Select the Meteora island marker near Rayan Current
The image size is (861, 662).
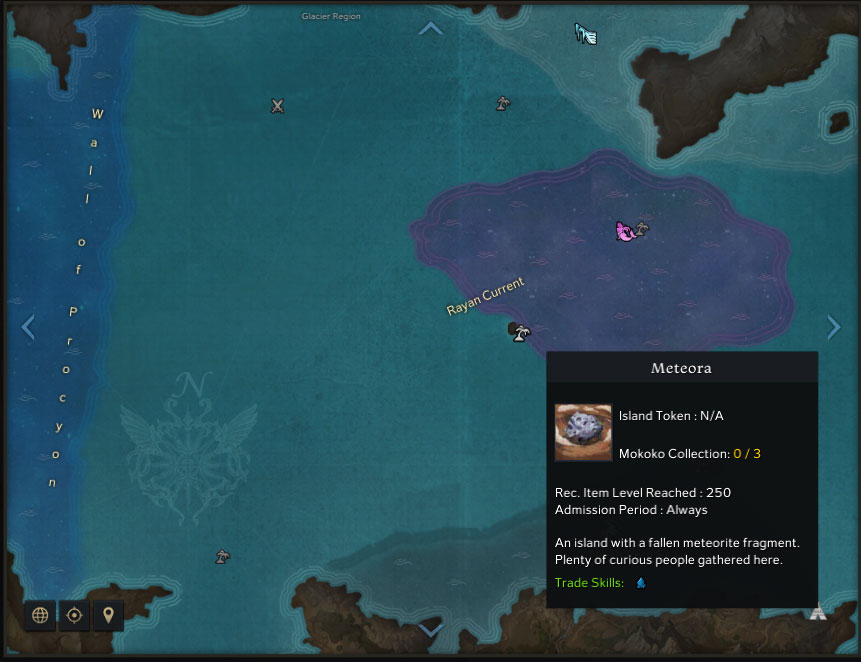519,332
